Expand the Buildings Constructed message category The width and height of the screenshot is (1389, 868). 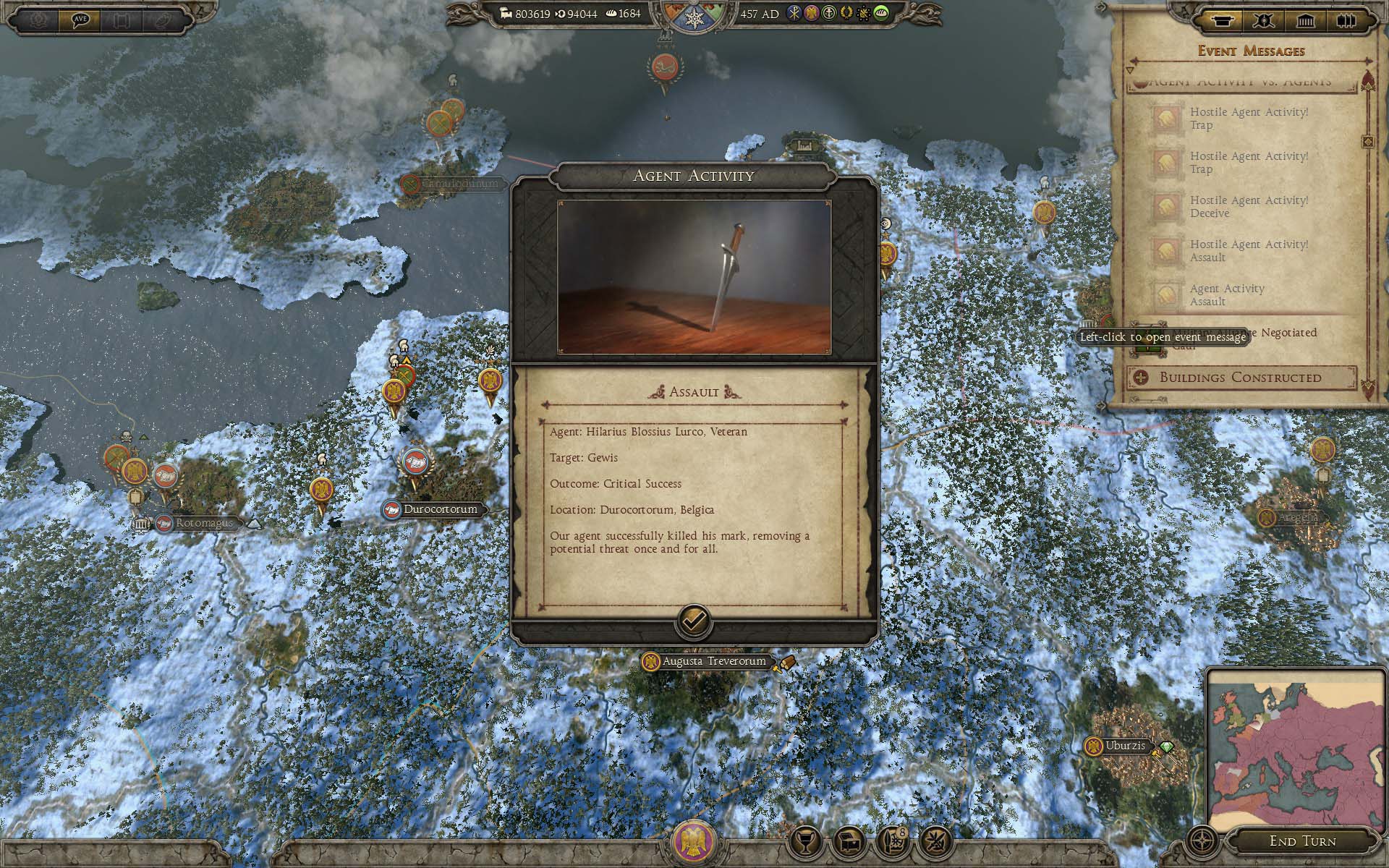click(1240, 377)
